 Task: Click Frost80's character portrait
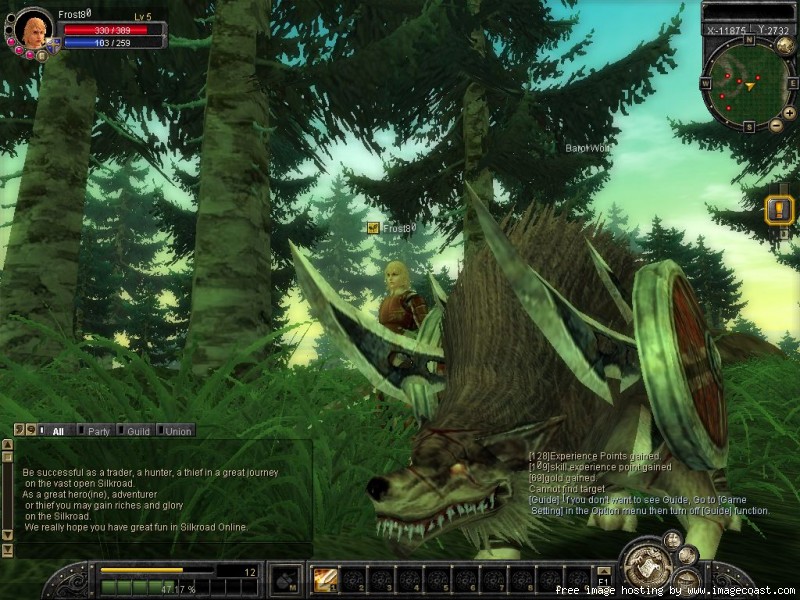tap(33, 30)
